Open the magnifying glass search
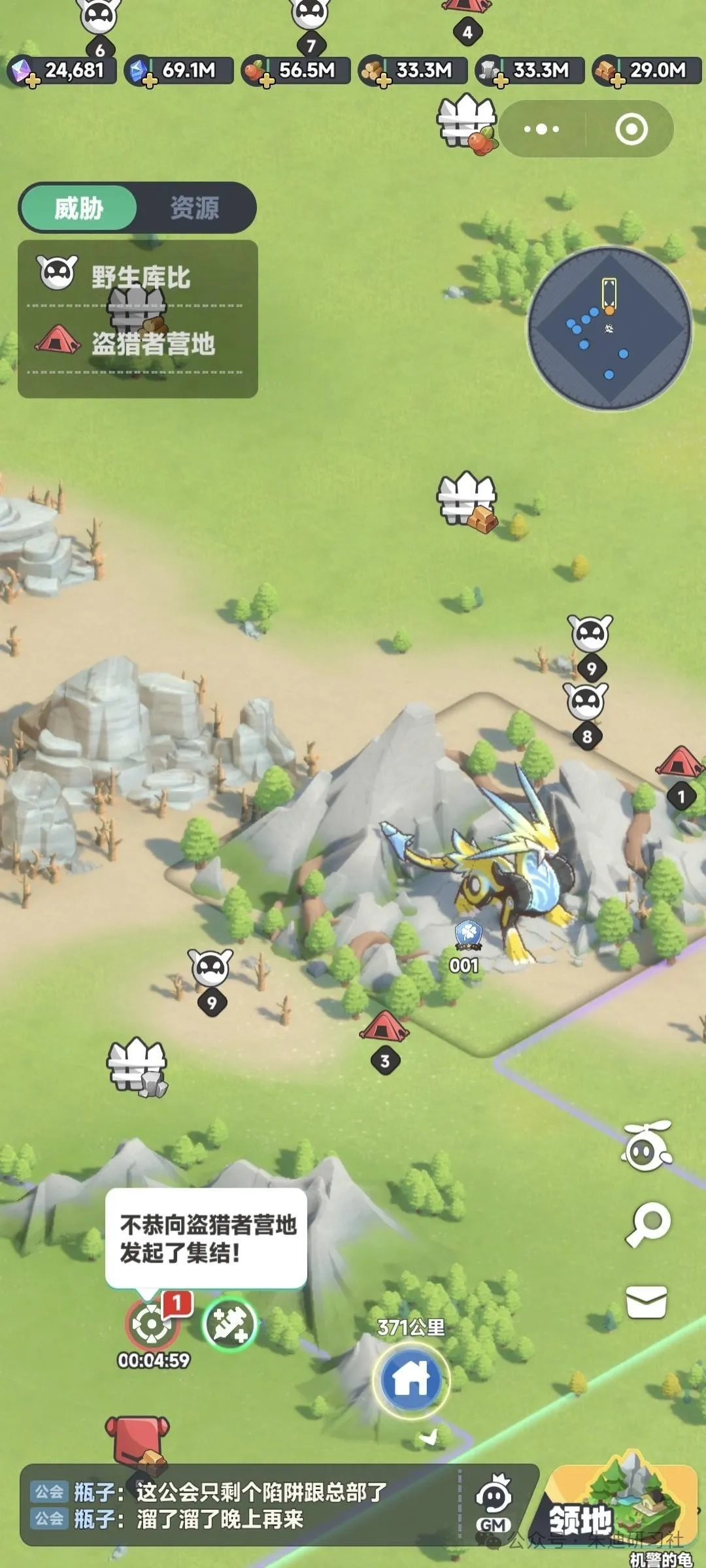706x1568 pixels. click(x=648, y=1224)
